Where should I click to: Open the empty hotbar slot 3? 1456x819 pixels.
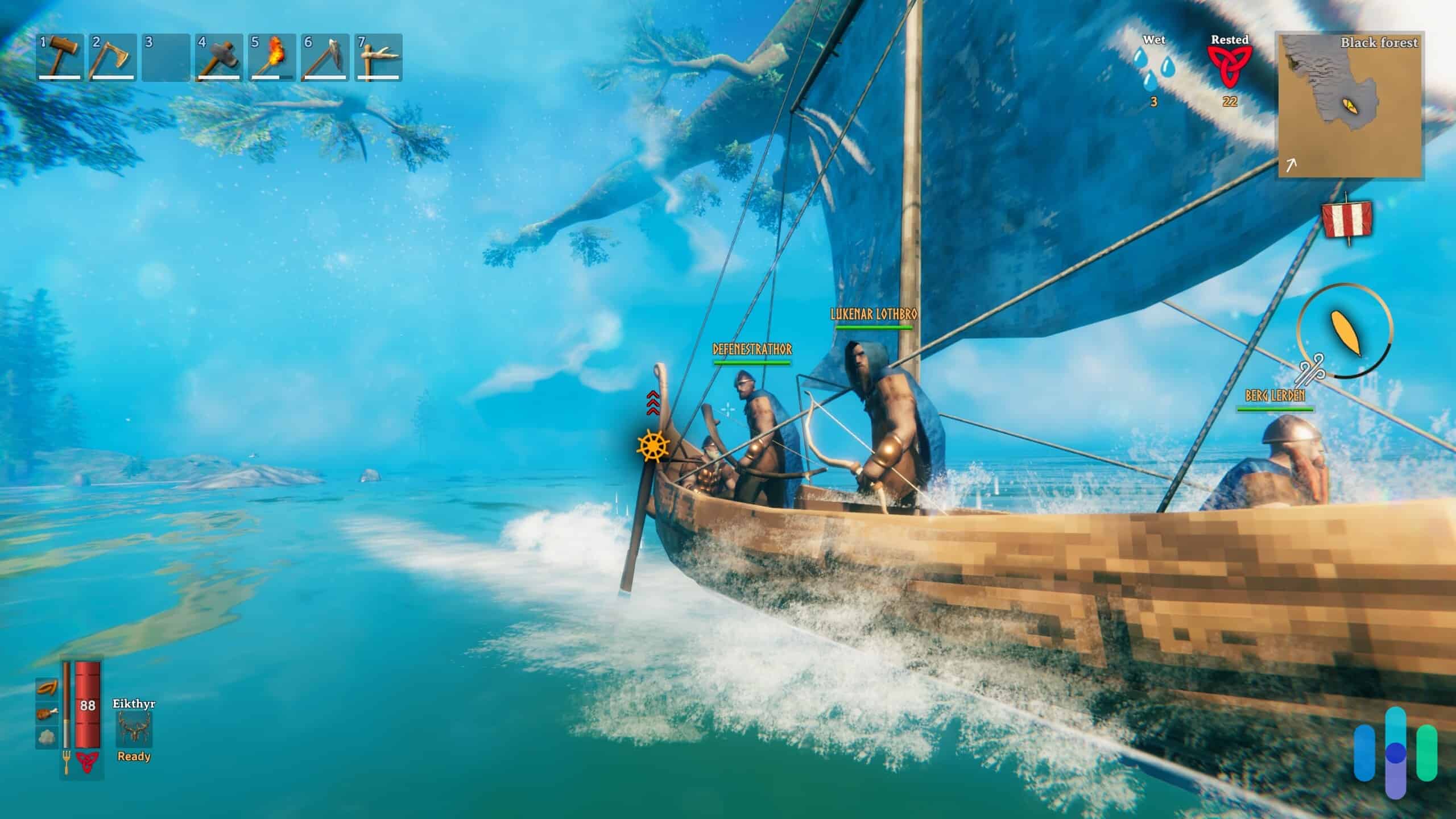click(x=166, y=57)
